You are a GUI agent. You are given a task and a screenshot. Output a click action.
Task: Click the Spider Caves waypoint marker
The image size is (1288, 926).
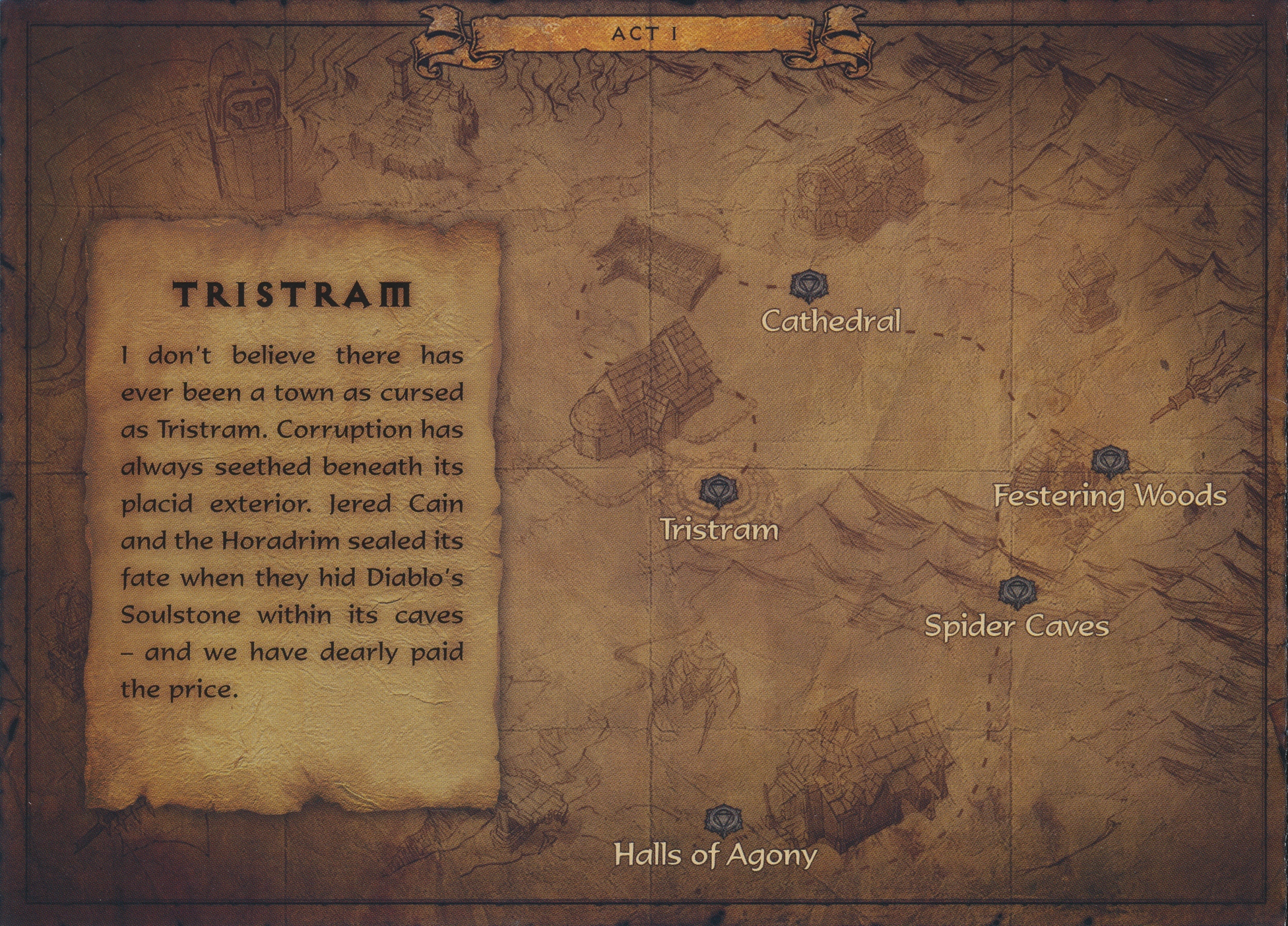point(1017,592)
